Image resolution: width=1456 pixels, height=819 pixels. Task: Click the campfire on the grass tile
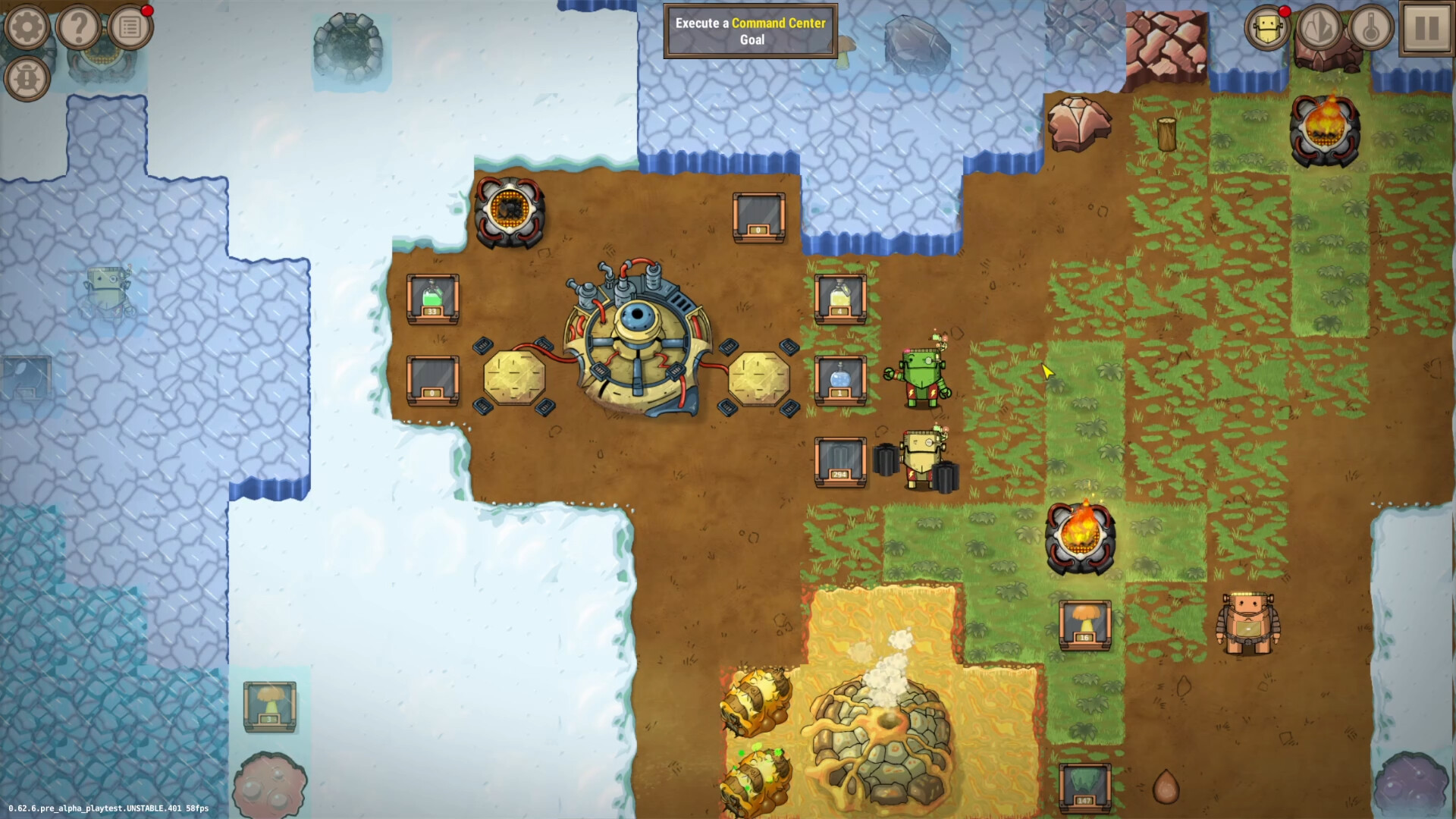coord(1082,538)
